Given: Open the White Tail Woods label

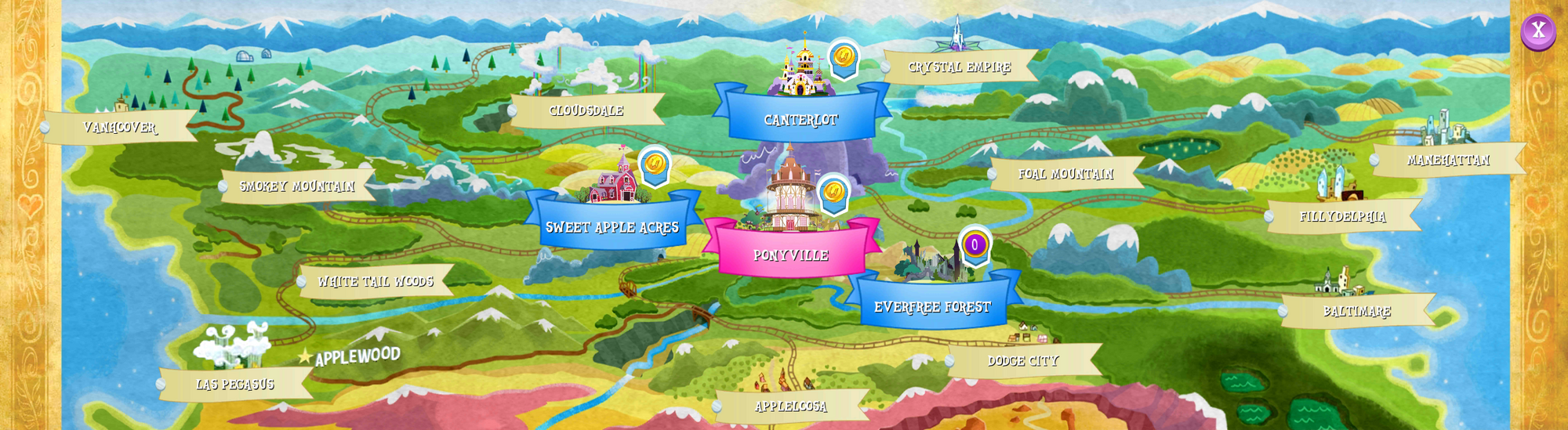Looking at the screenshot, I should click(376, 281).
